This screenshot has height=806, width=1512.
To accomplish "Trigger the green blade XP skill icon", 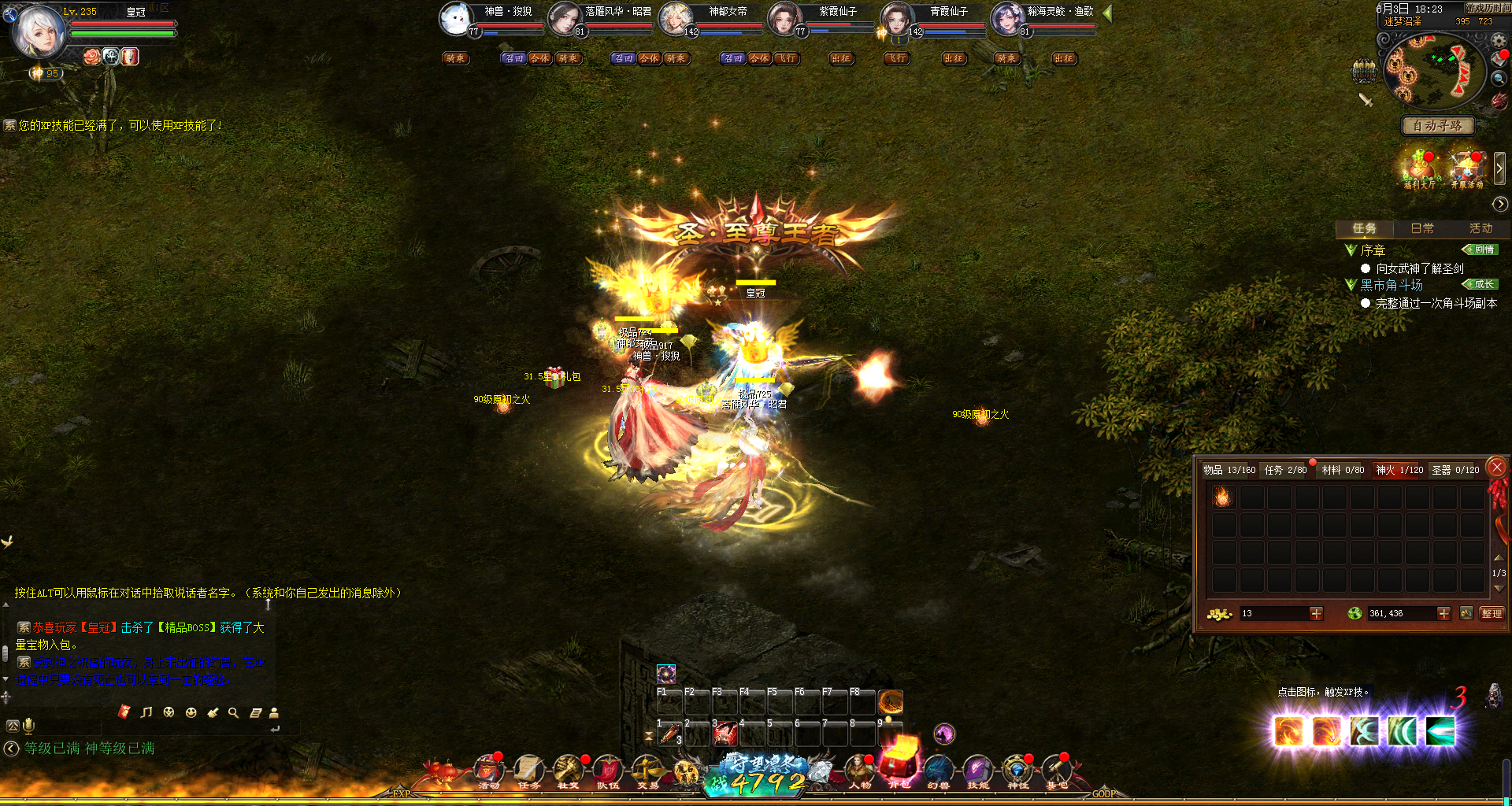I will (x=1440, y=731).
